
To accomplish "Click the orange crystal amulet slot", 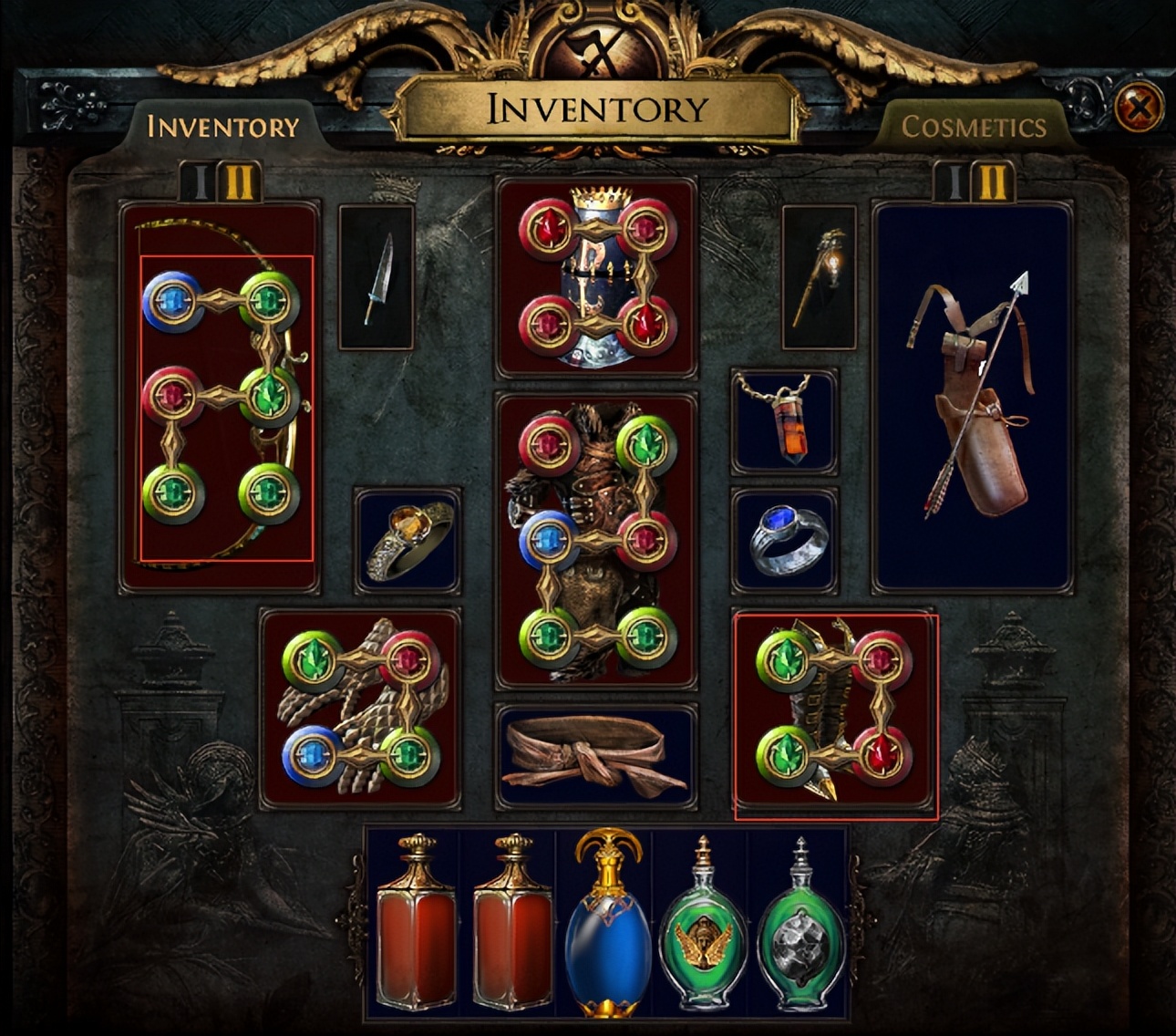I will click(x=784, y=421).
